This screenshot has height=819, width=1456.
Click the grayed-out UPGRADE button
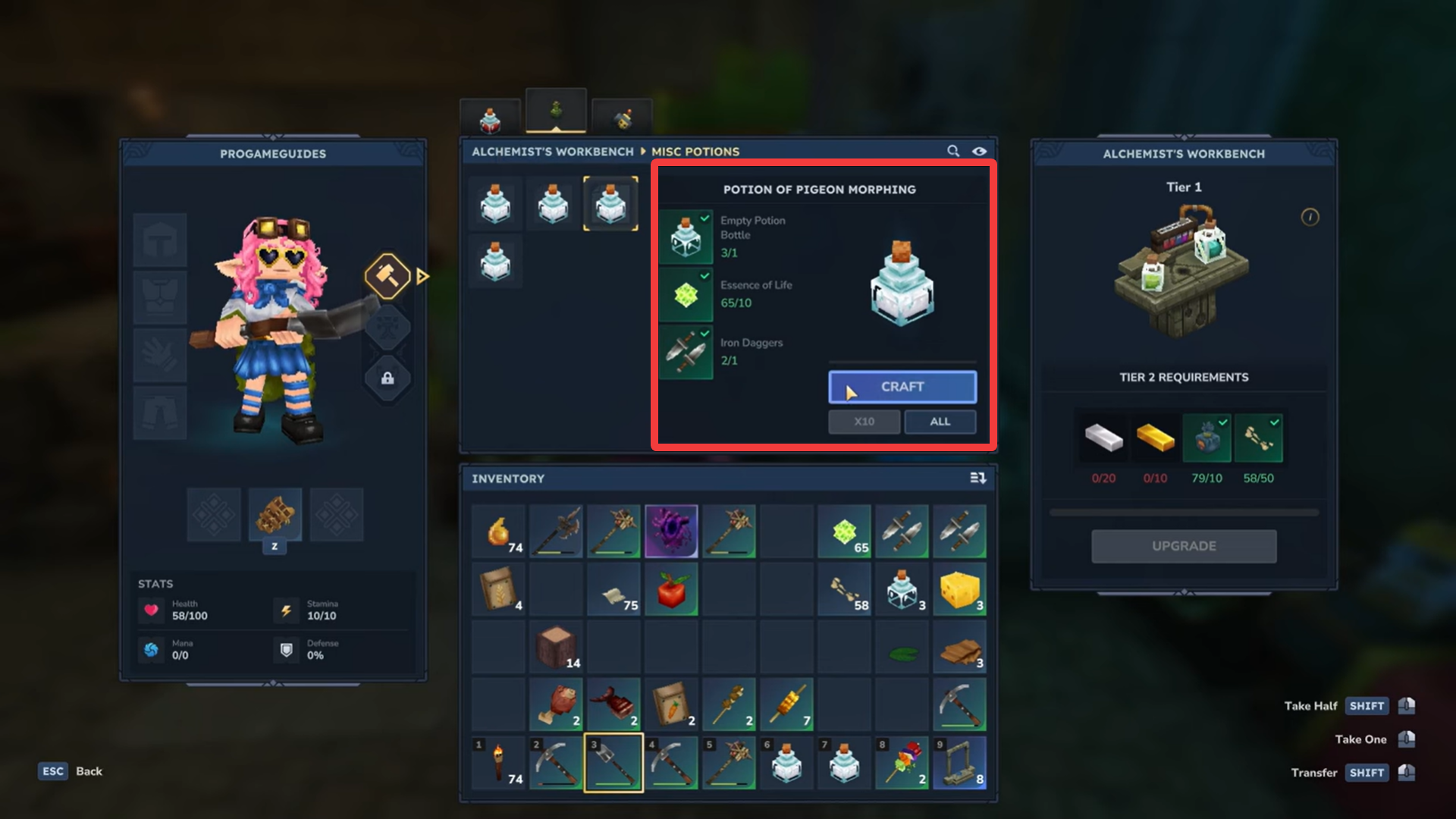point(1184,546)
